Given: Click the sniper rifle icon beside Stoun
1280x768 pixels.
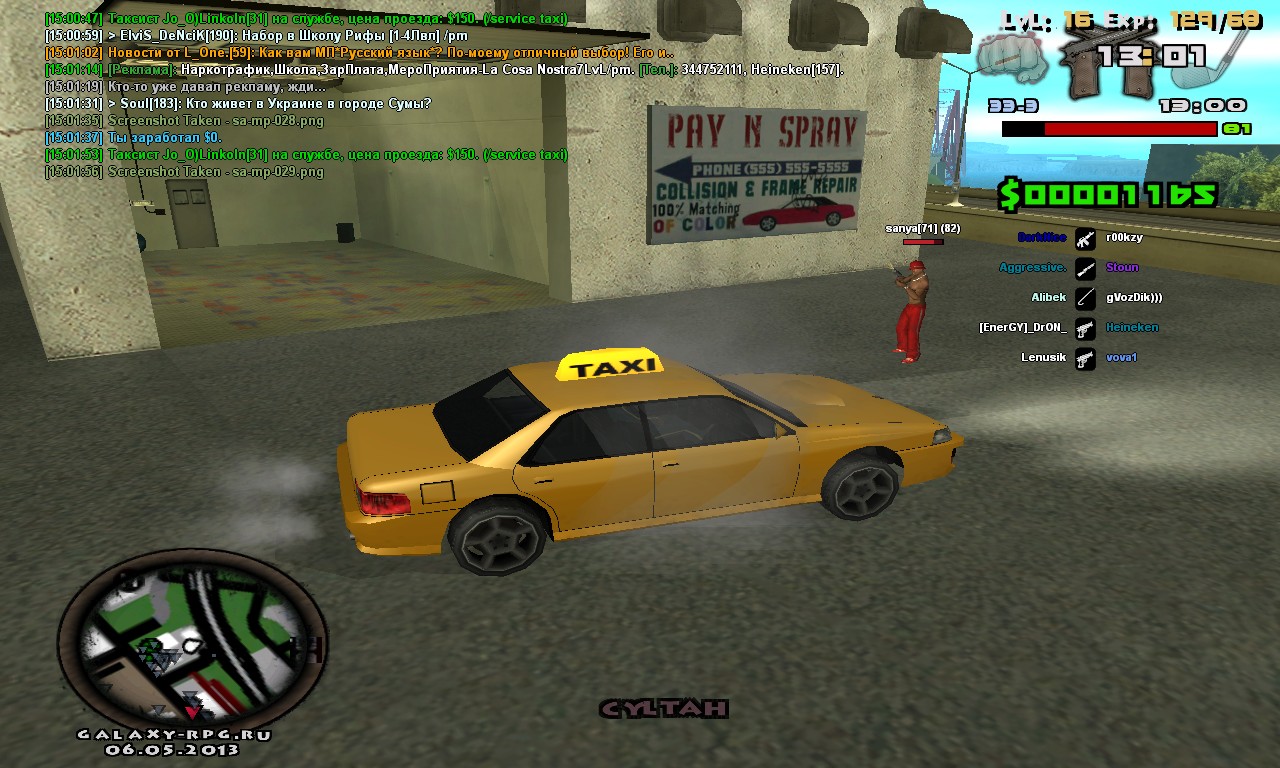Looking at the screenshot, I should pos(1085,268).
